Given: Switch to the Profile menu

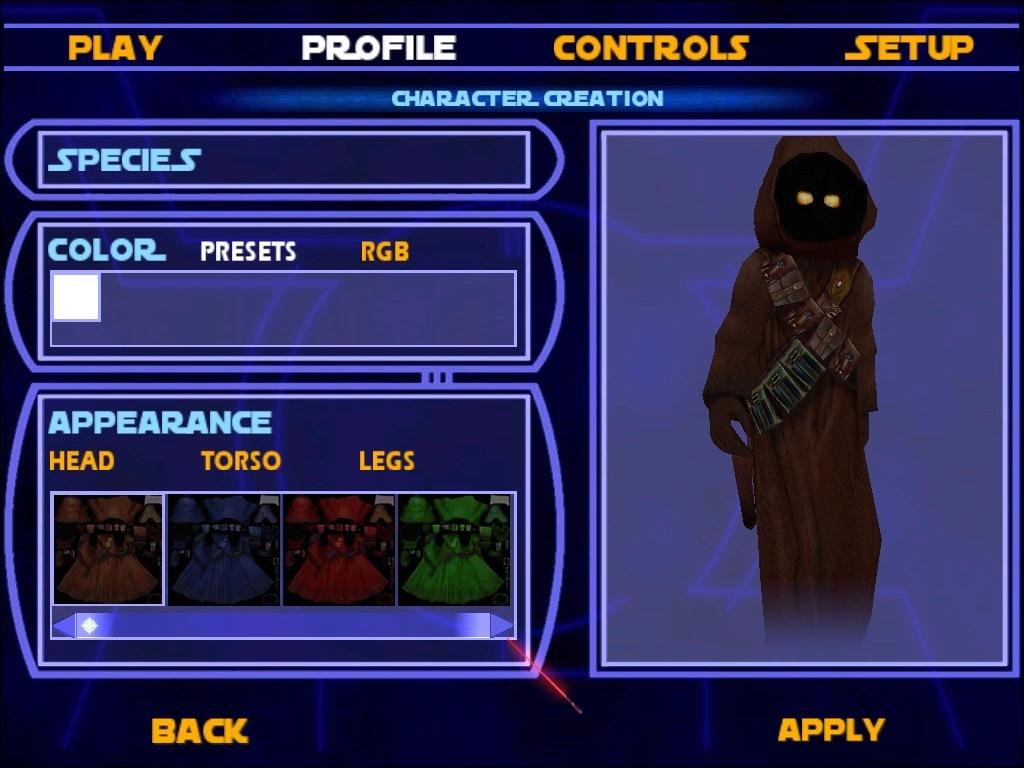Looking at the screenshot, I should 379,47.
